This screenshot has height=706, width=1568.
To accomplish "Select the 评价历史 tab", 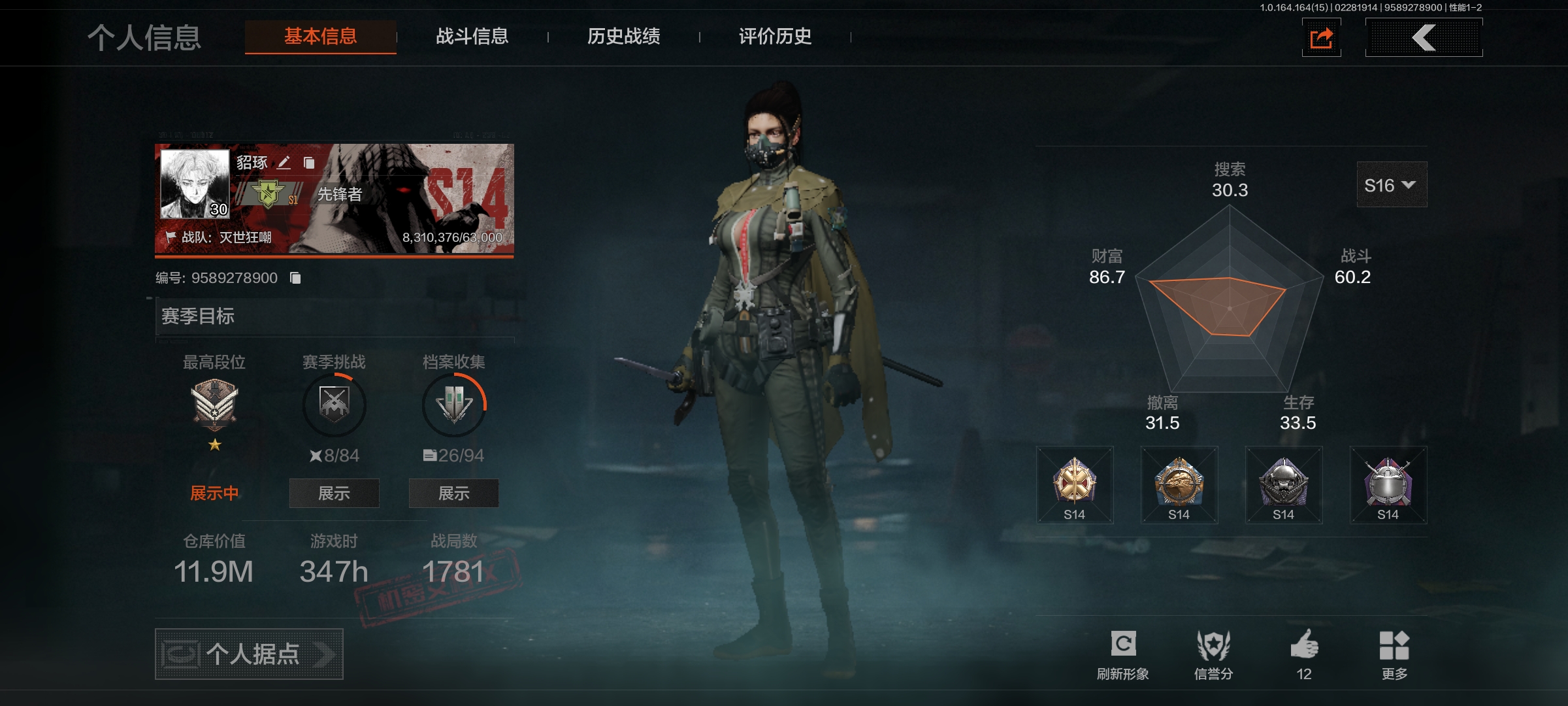I will click(x=775, y=37).
